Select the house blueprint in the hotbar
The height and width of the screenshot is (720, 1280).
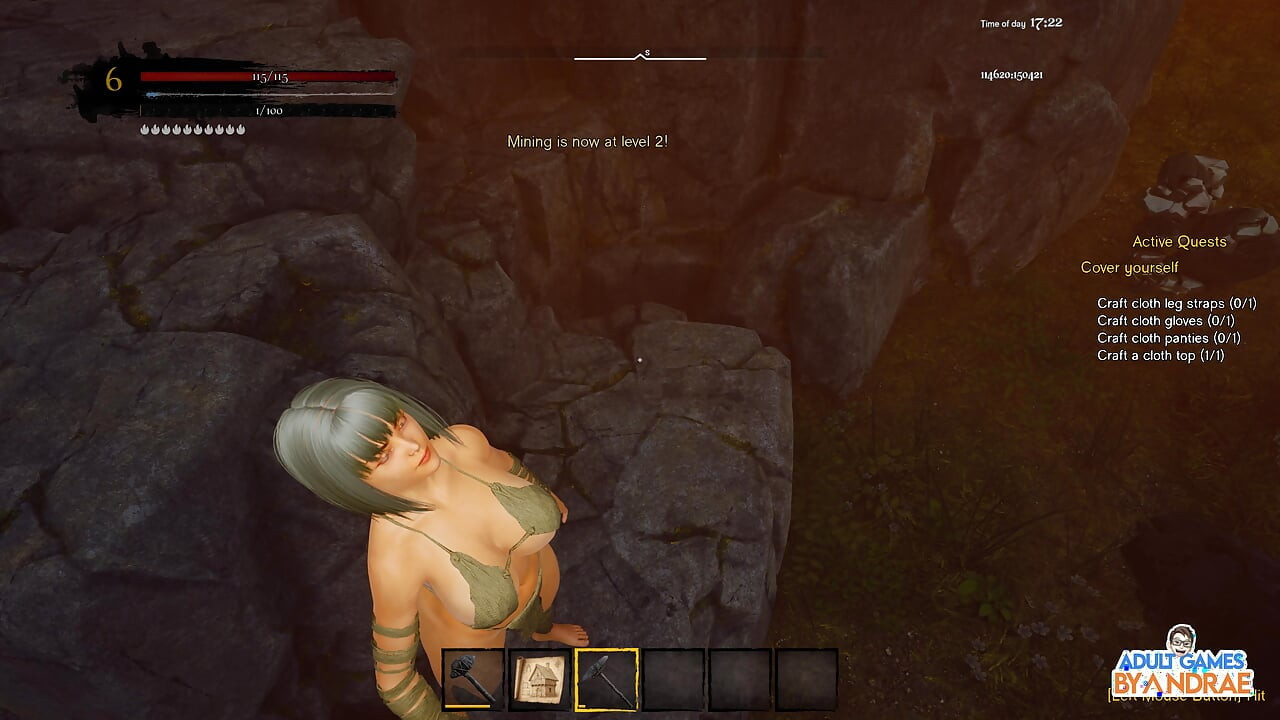[537, 678]
